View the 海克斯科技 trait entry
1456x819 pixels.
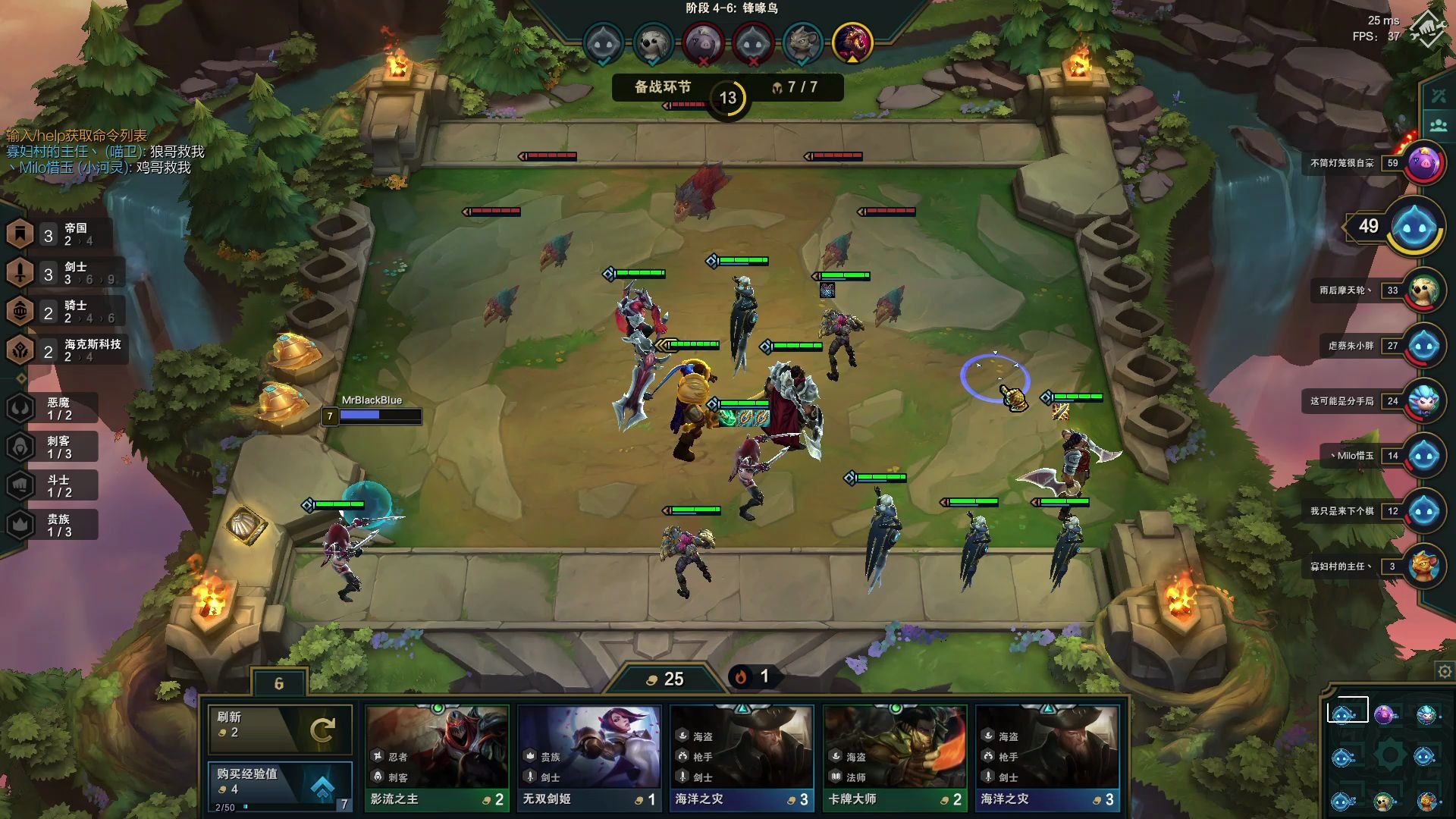click(x=64, y=350)
